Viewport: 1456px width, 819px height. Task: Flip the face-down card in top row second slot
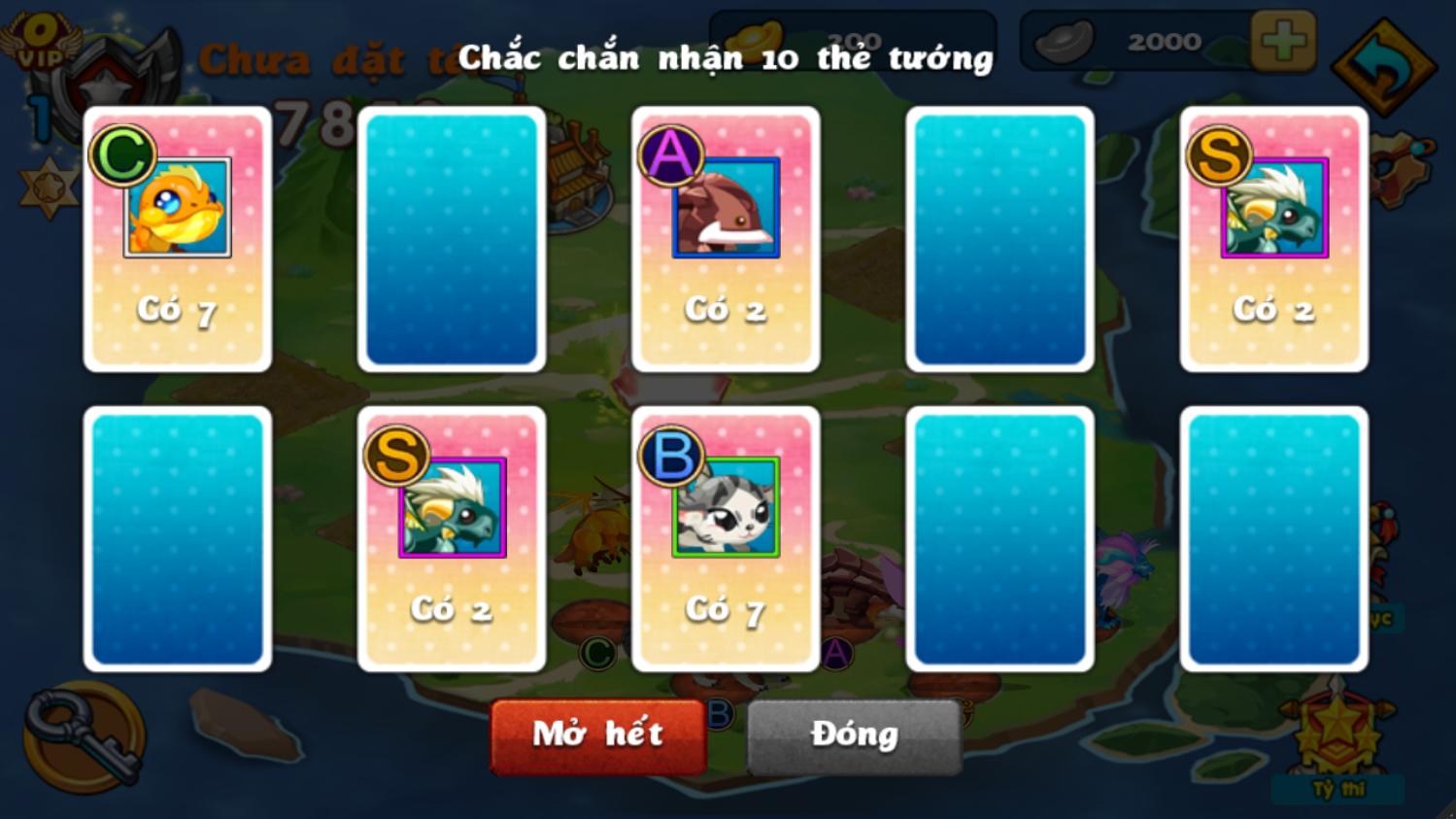(451, 239)
